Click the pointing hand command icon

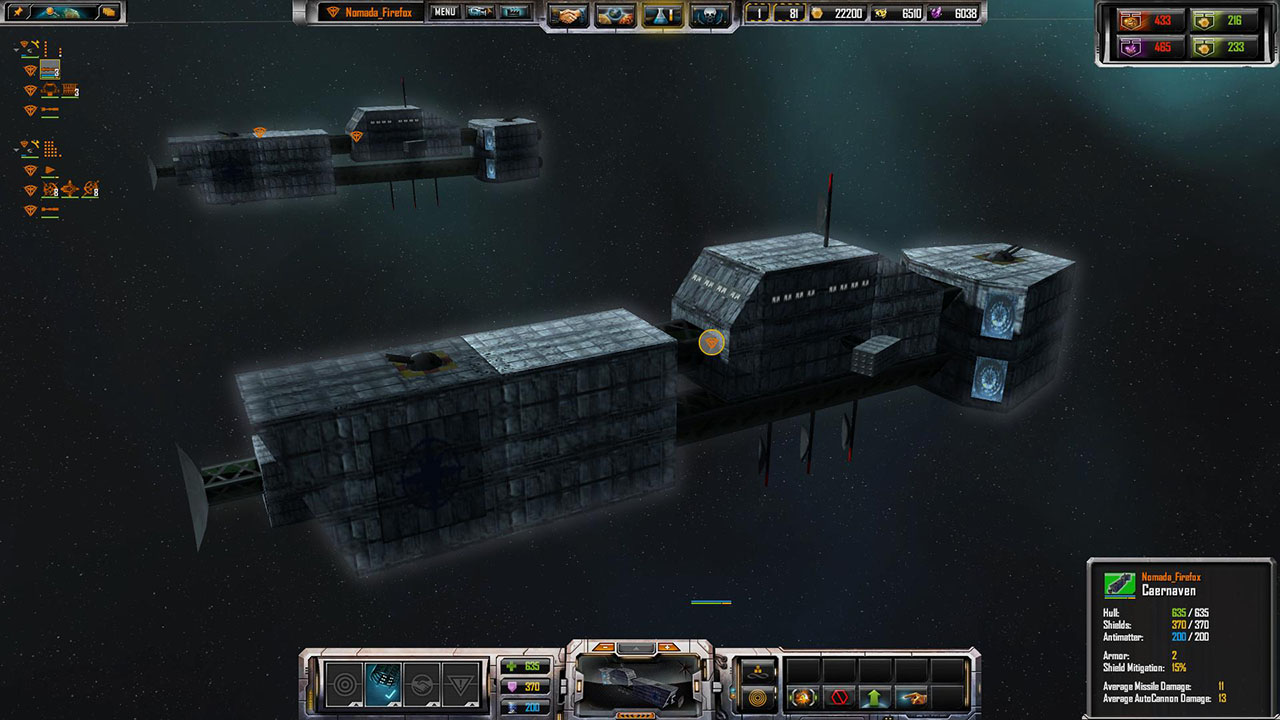pos(911,697)
